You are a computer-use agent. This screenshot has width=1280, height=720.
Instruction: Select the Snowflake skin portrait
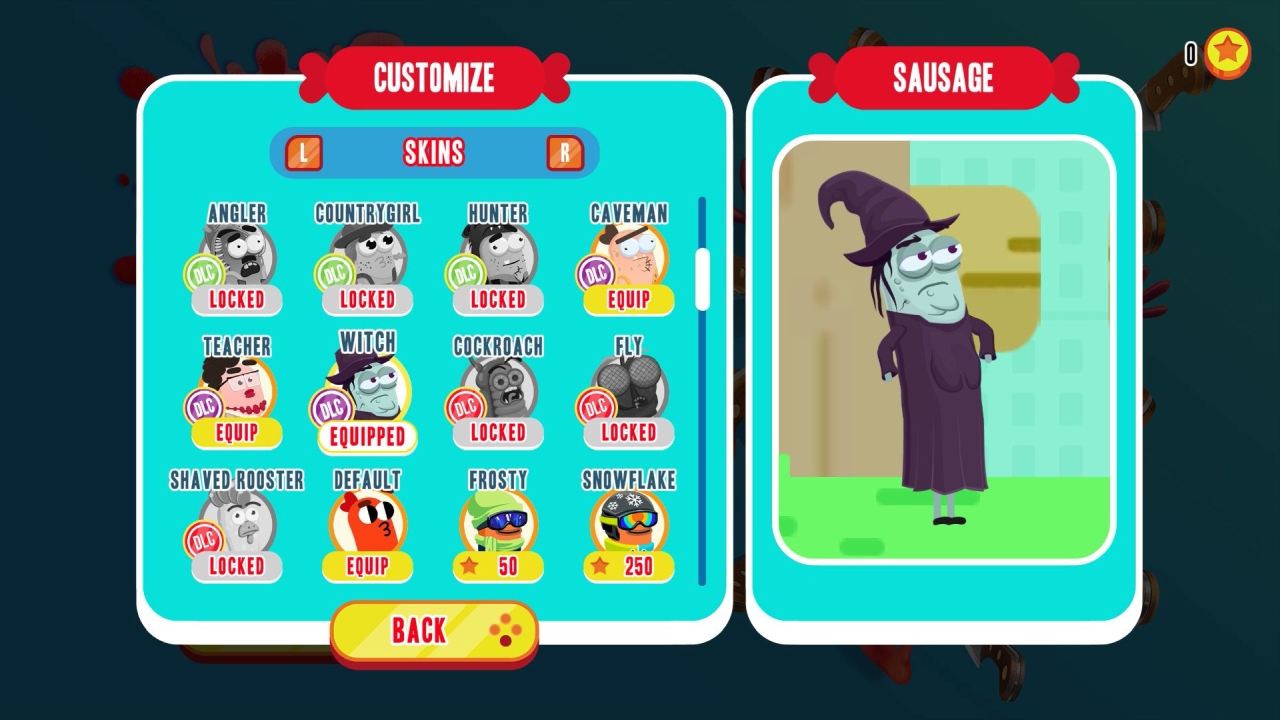[x=627, y=520]
